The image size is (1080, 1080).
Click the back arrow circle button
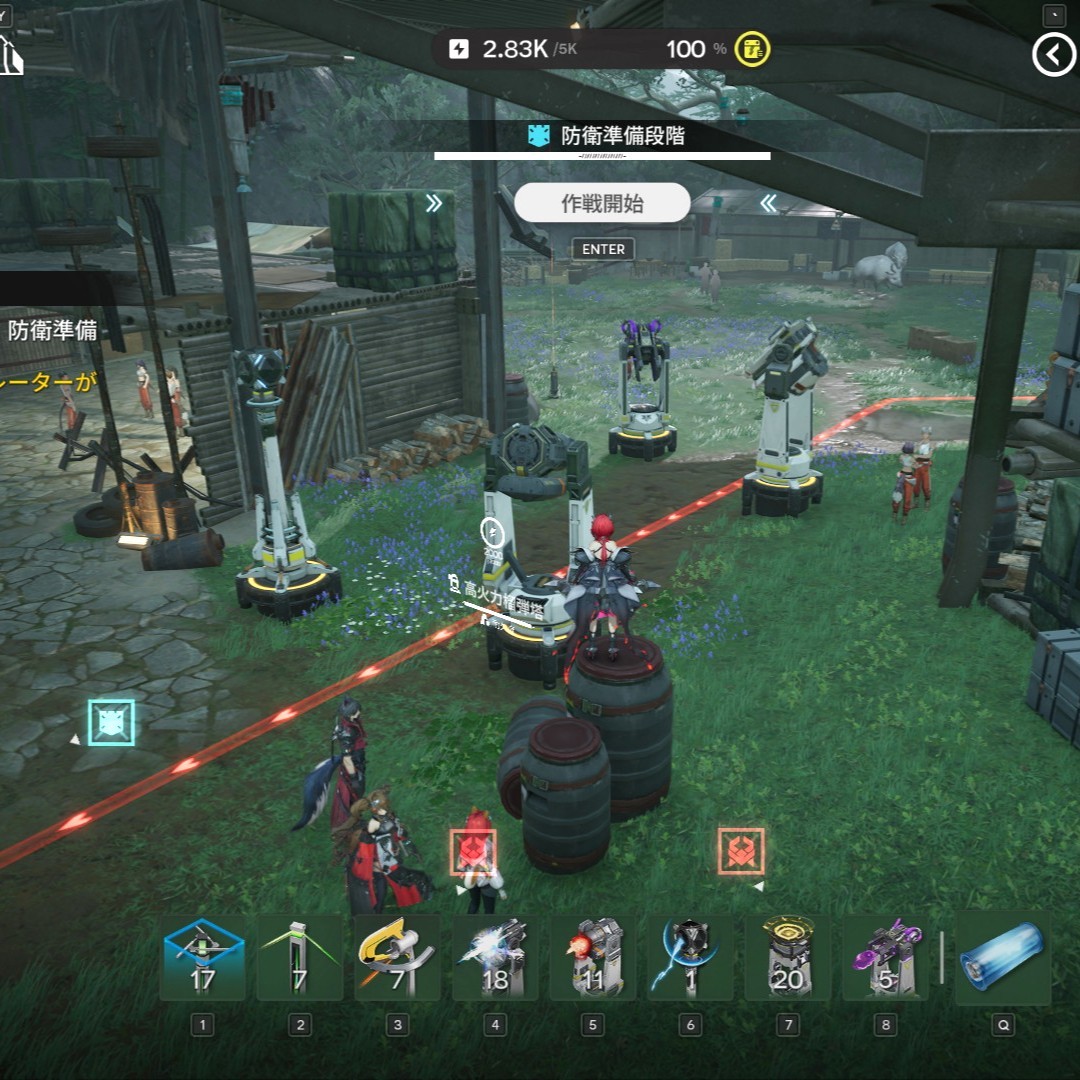tap(1053, 56)
